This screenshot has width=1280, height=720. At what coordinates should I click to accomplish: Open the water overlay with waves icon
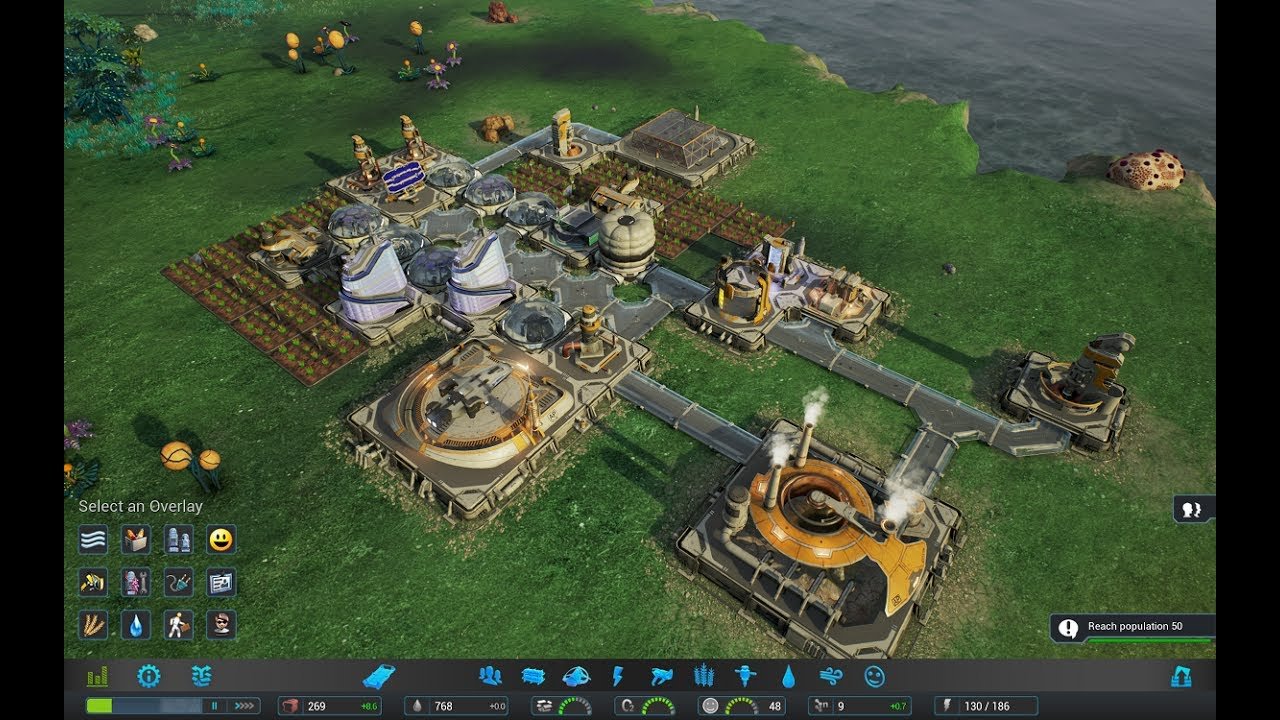[93, 538]
